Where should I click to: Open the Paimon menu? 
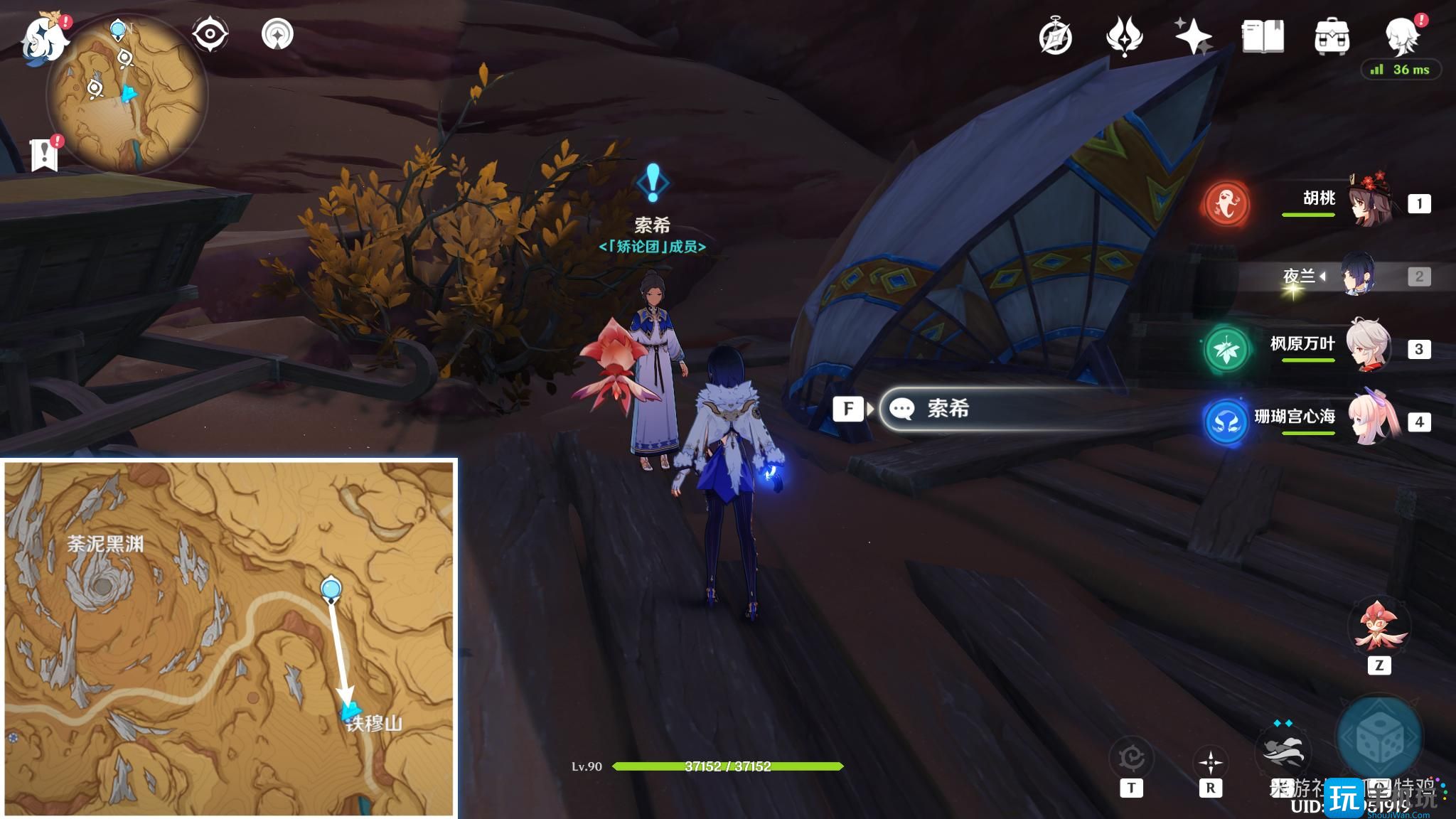(x=43, y=39)
